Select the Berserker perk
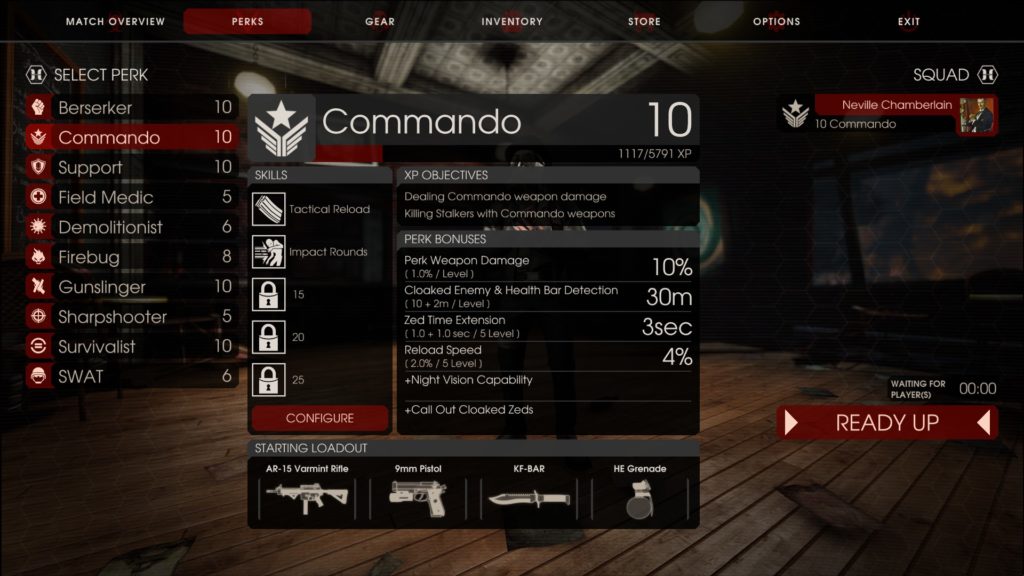This screenshot has height=576, width=1024. coord(131,108)
